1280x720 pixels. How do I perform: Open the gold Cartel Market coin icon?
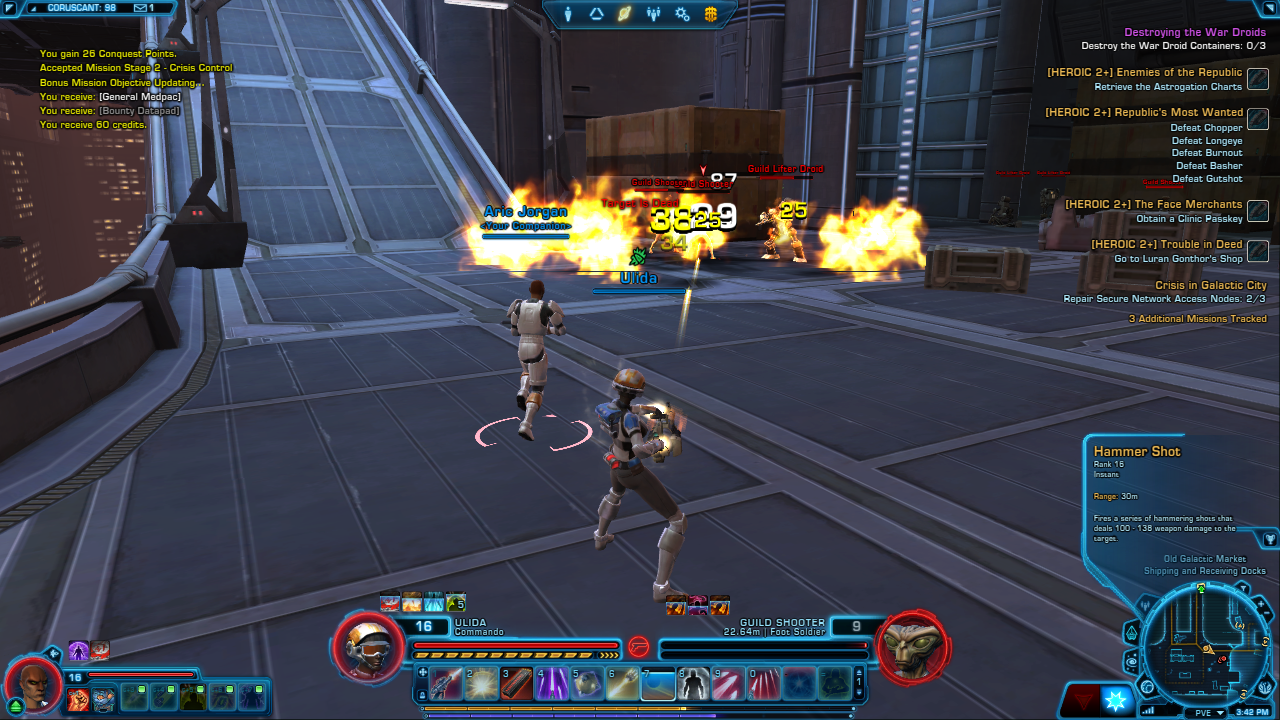[x=711, y=14]
